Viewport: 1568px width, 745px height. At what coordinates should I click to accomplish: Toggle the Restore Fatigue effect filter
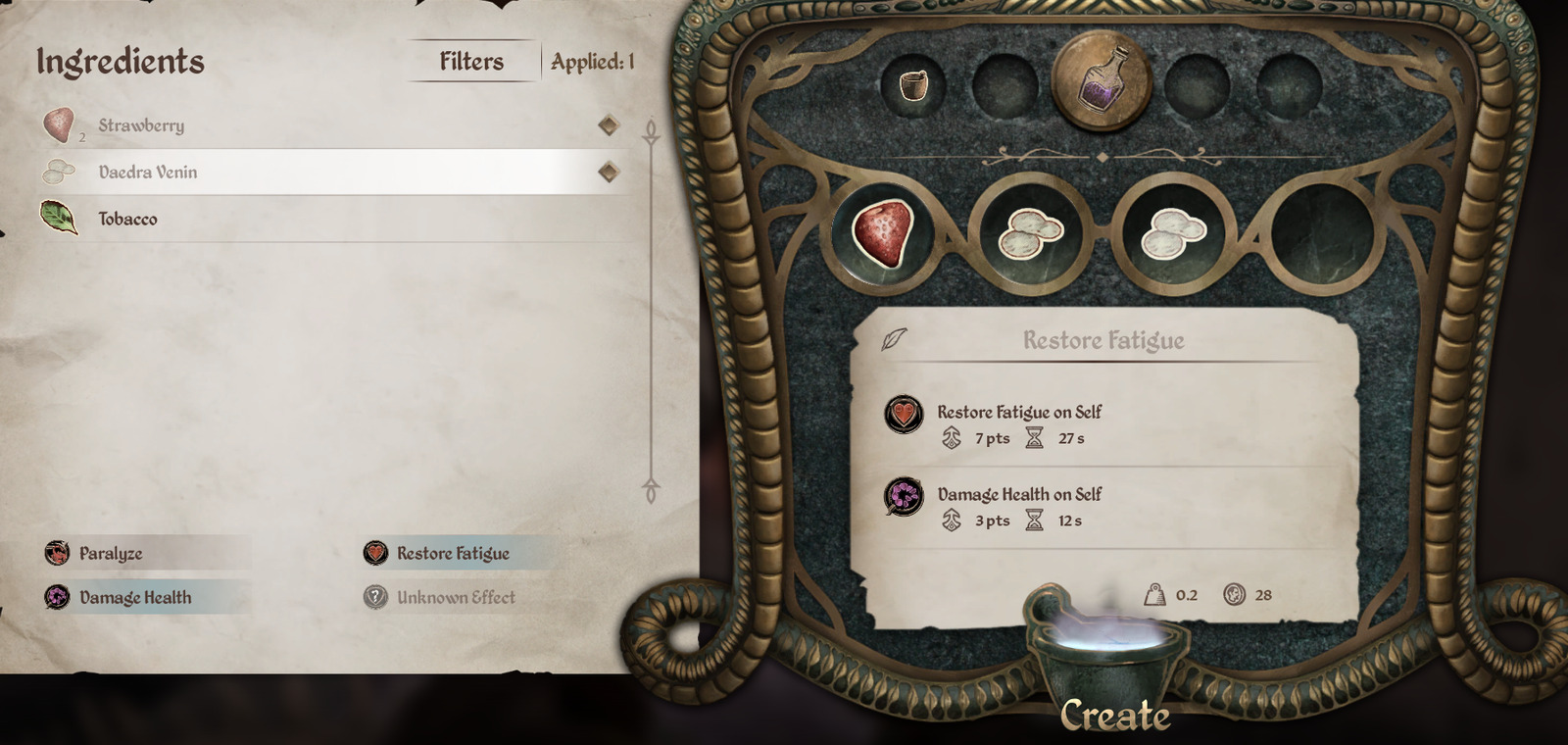[x=452, y=553]
